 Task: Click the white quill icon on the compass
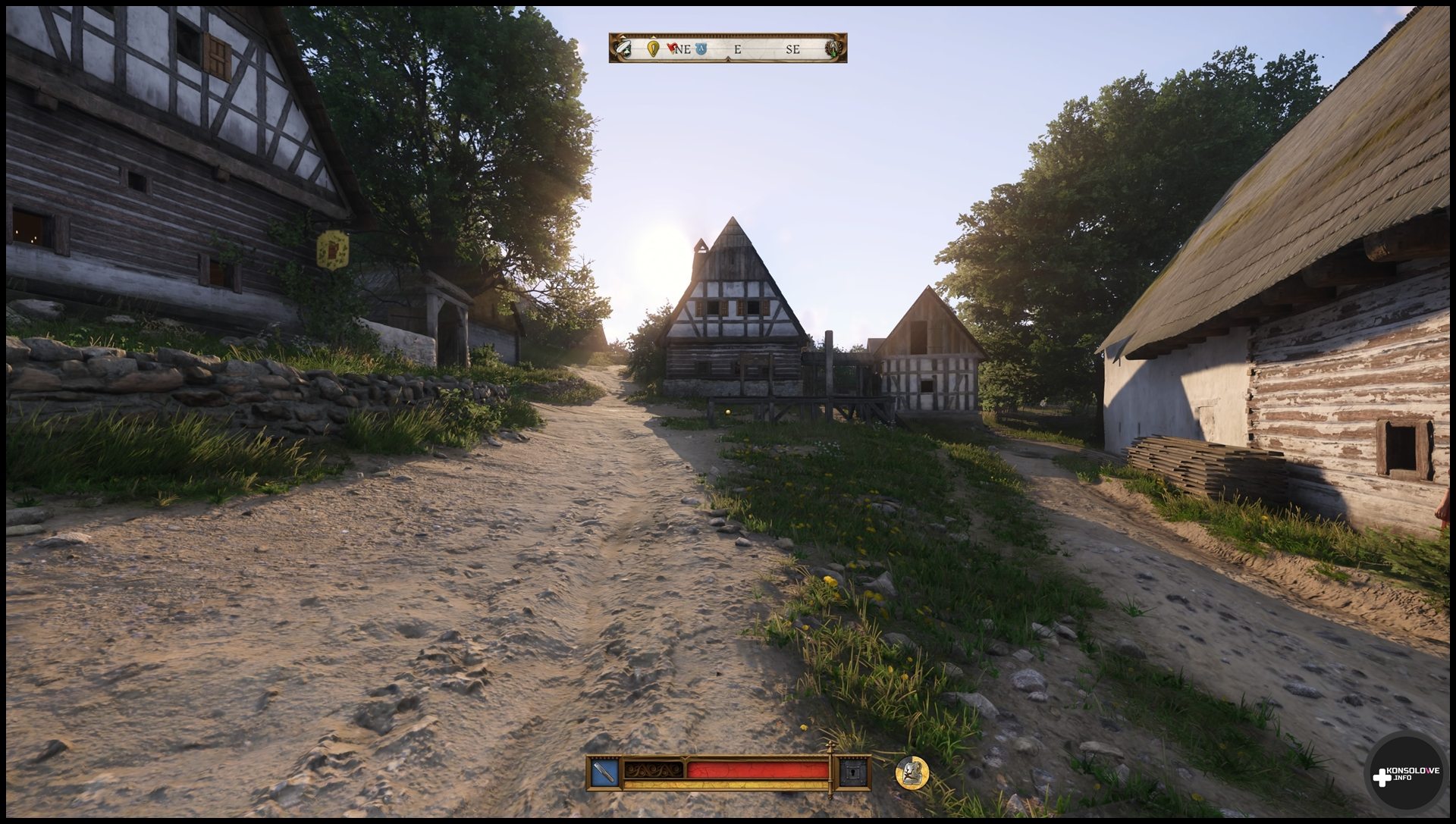pyautogui.click(x=623, y=49)
